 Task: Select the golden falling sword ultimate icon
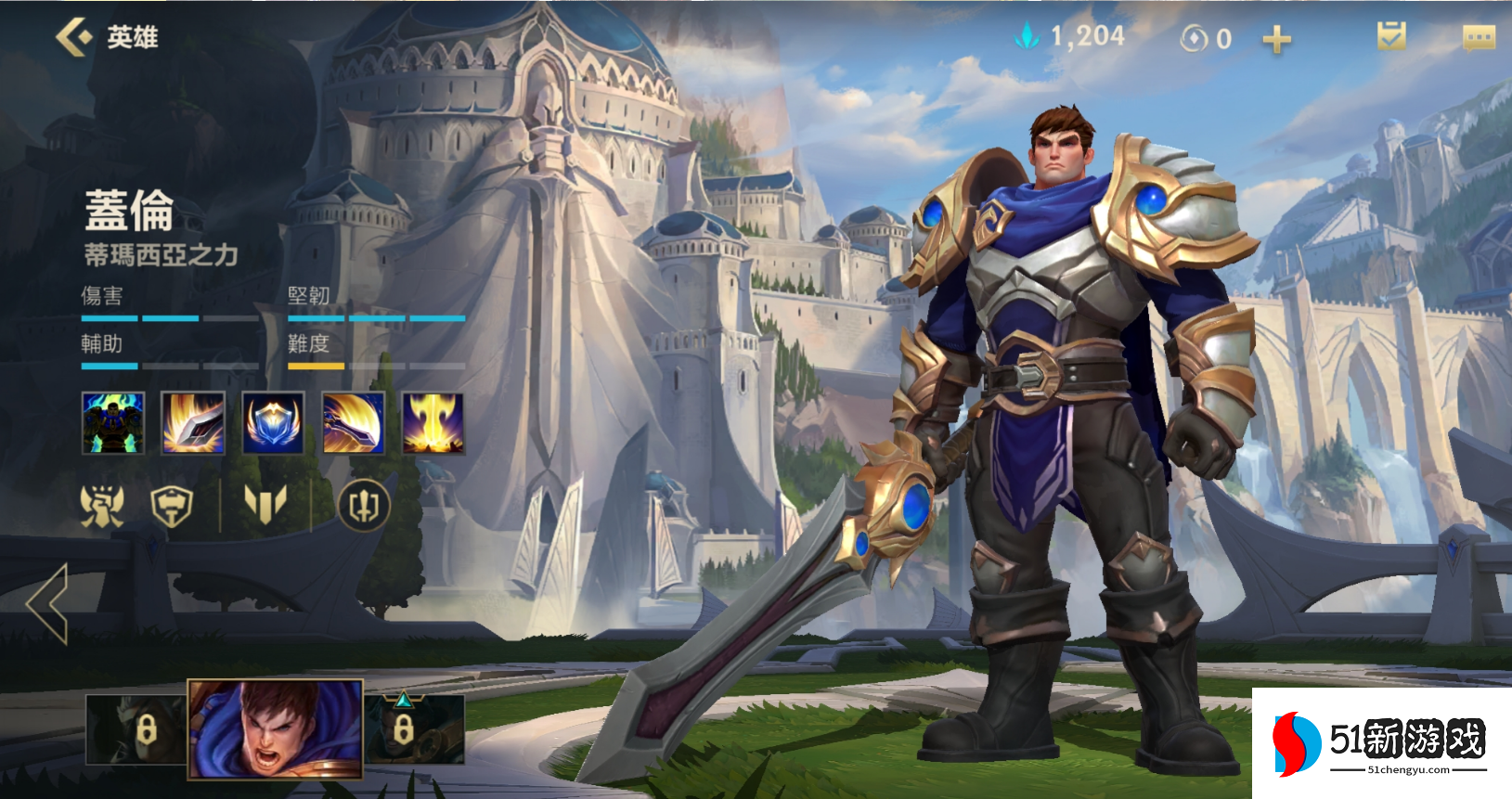433,423
